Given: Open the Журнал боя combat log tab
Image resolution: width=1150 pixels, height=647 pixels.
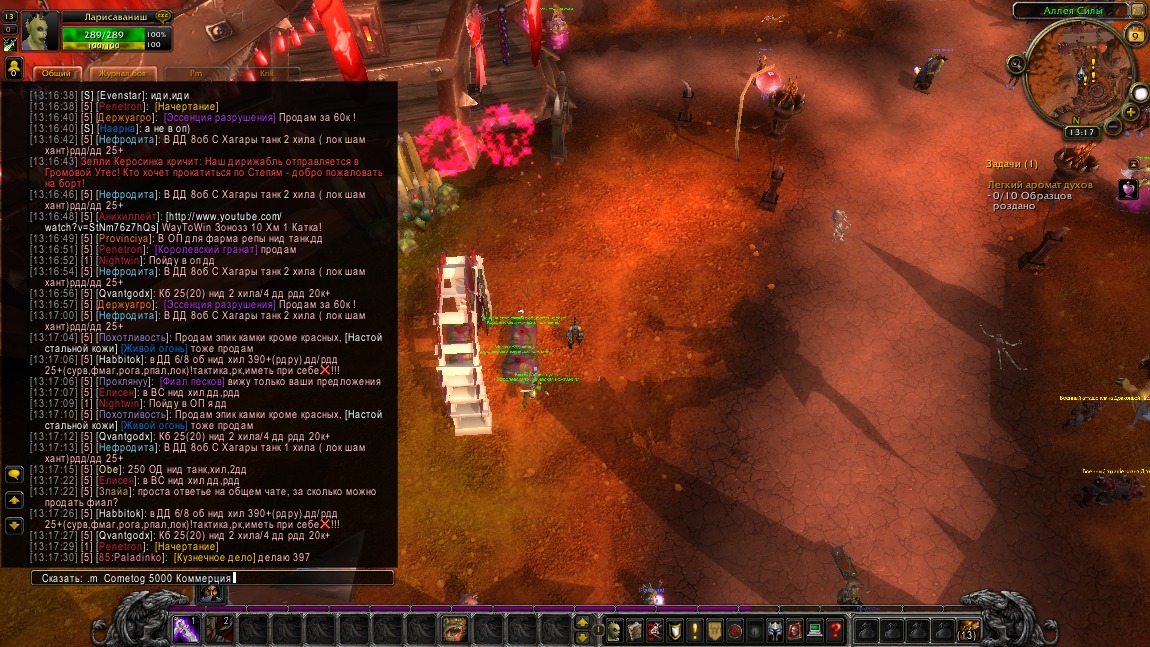Looking at the screenshot, I should click(x=123, y=73).
